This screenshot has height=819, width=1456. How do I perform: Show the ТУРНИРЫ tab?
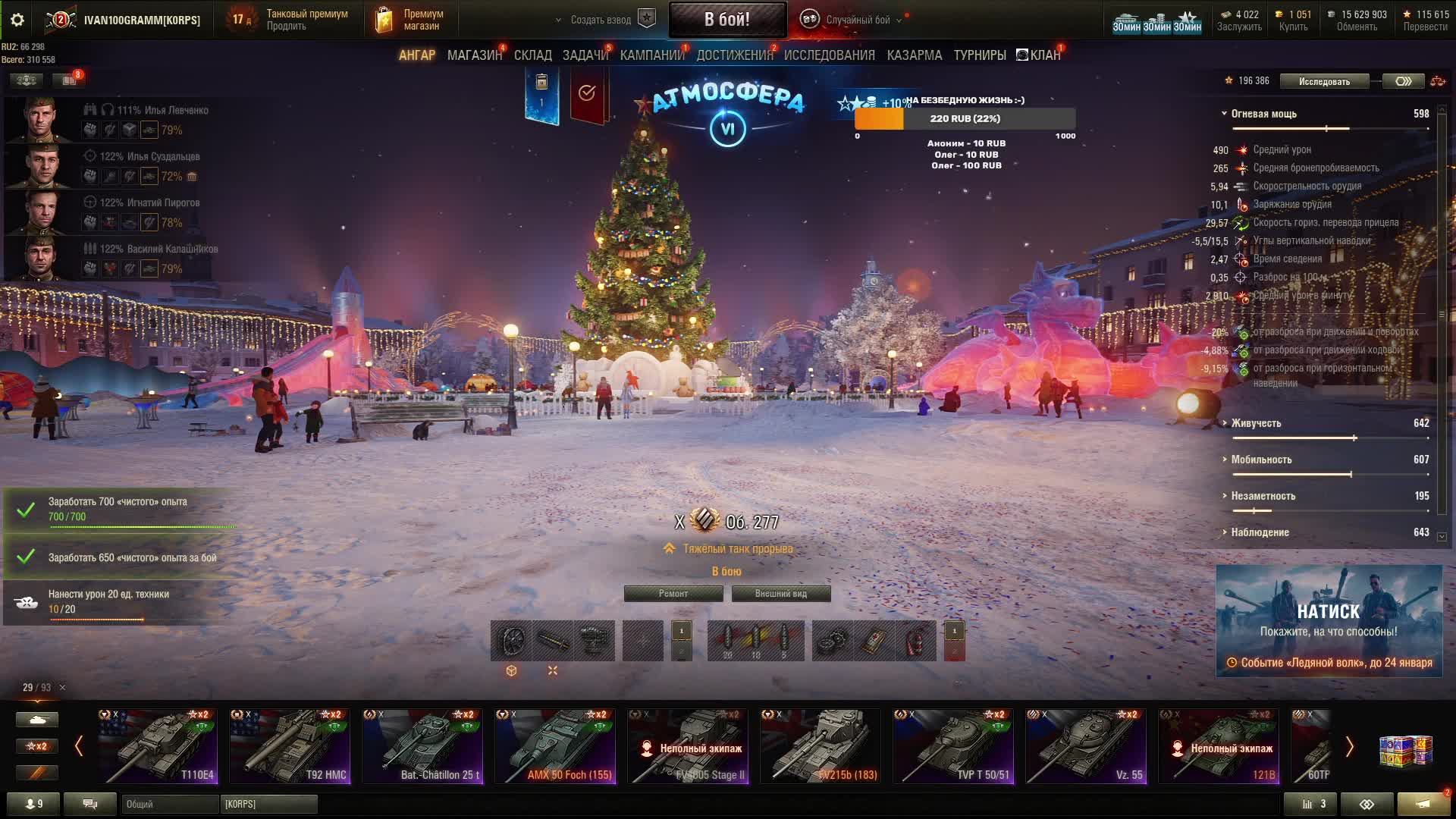pos(979,55)
